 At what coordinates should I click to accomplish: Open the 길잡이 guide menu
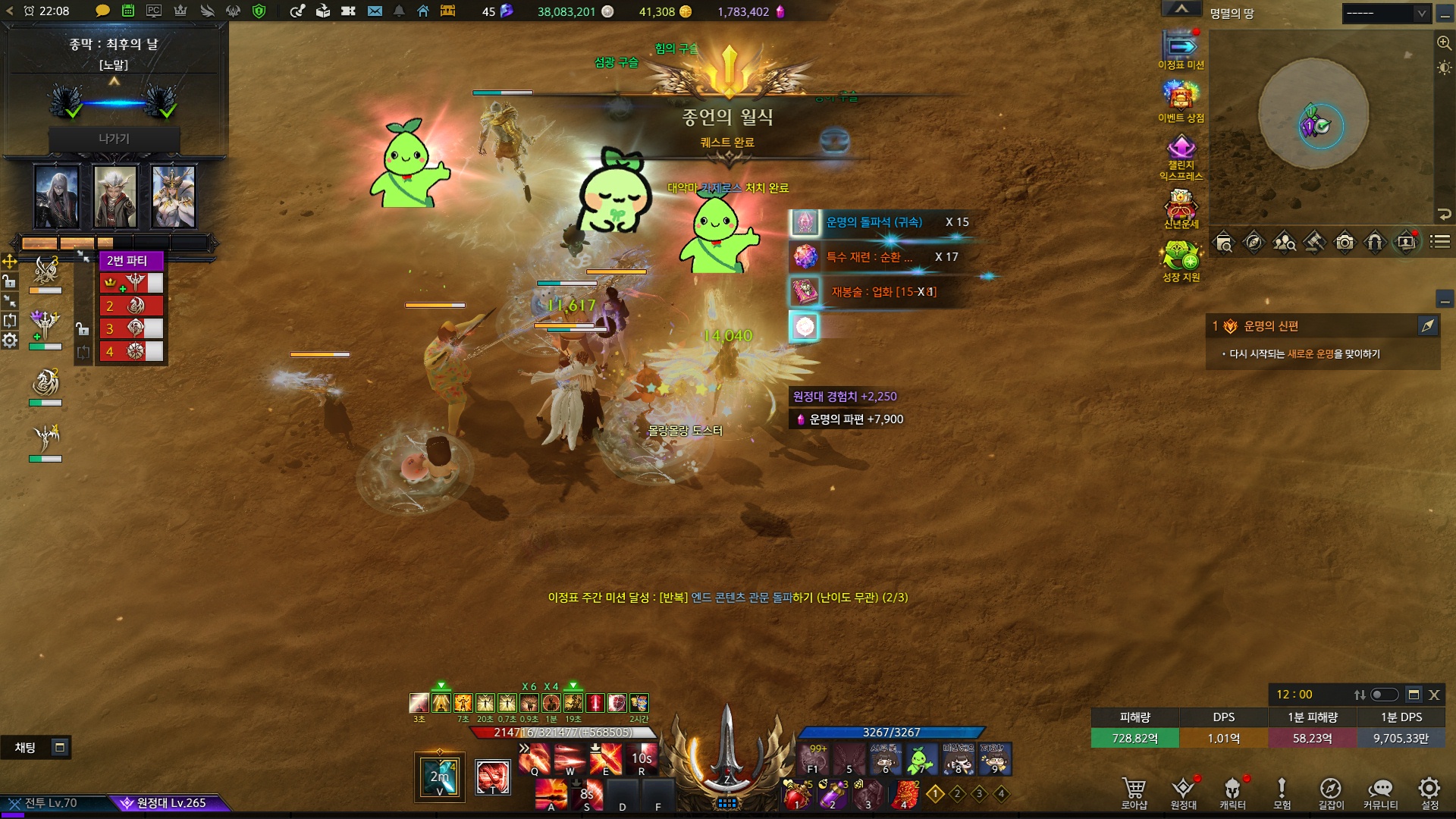(1331, 792)
